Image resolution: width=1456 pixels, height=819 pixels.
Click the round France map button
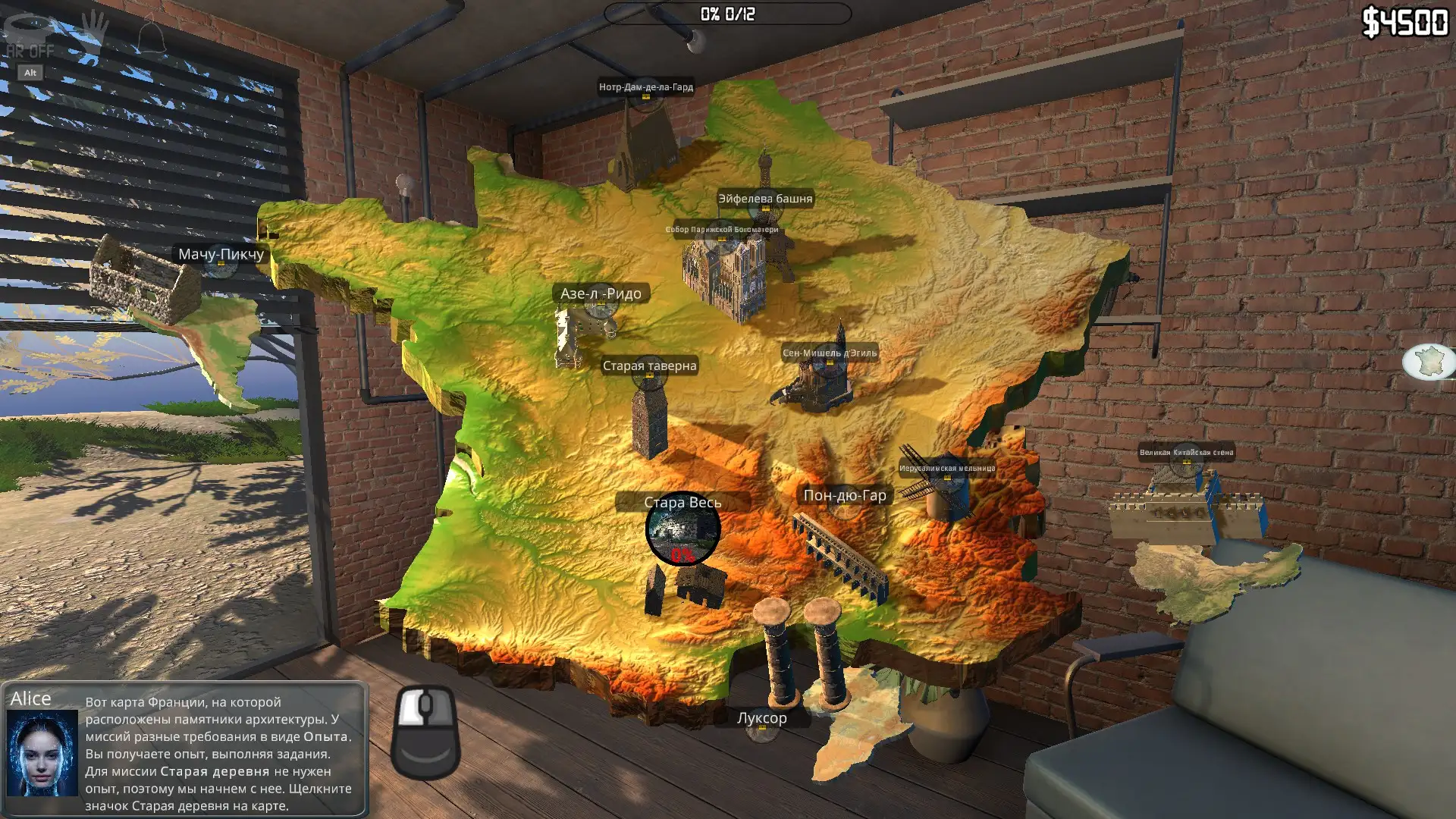click(1429, 361)
